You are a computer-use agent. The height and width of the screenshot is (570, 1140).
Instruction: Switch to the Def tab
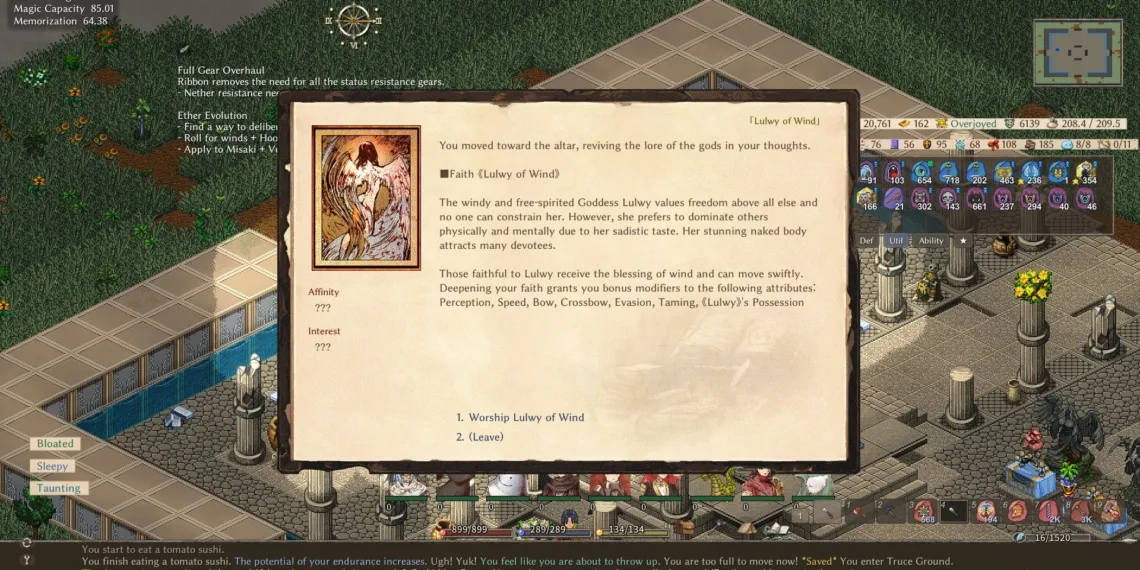(x=867, y=241)
